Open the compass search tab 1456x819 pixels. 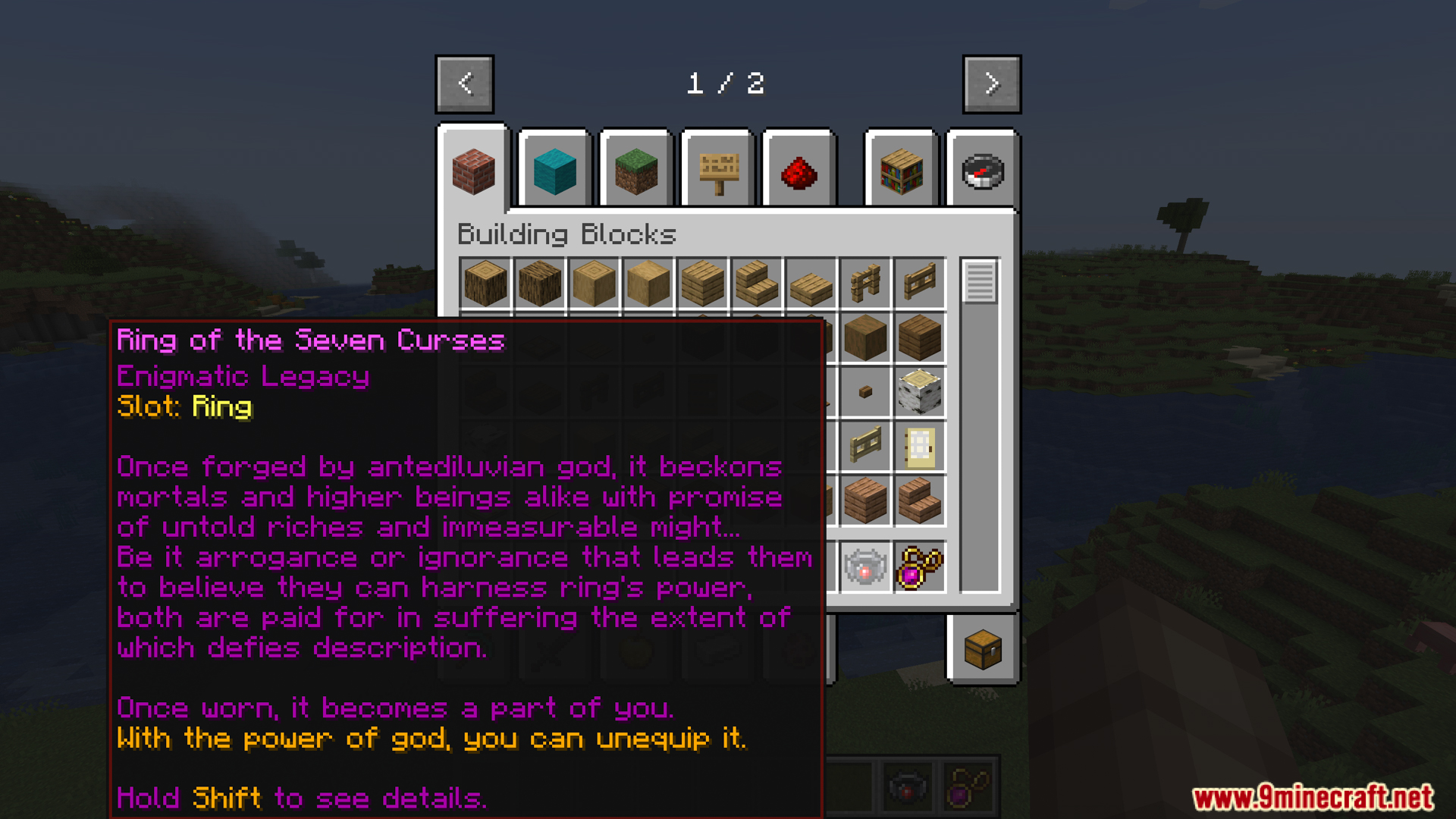click(982, 171)
